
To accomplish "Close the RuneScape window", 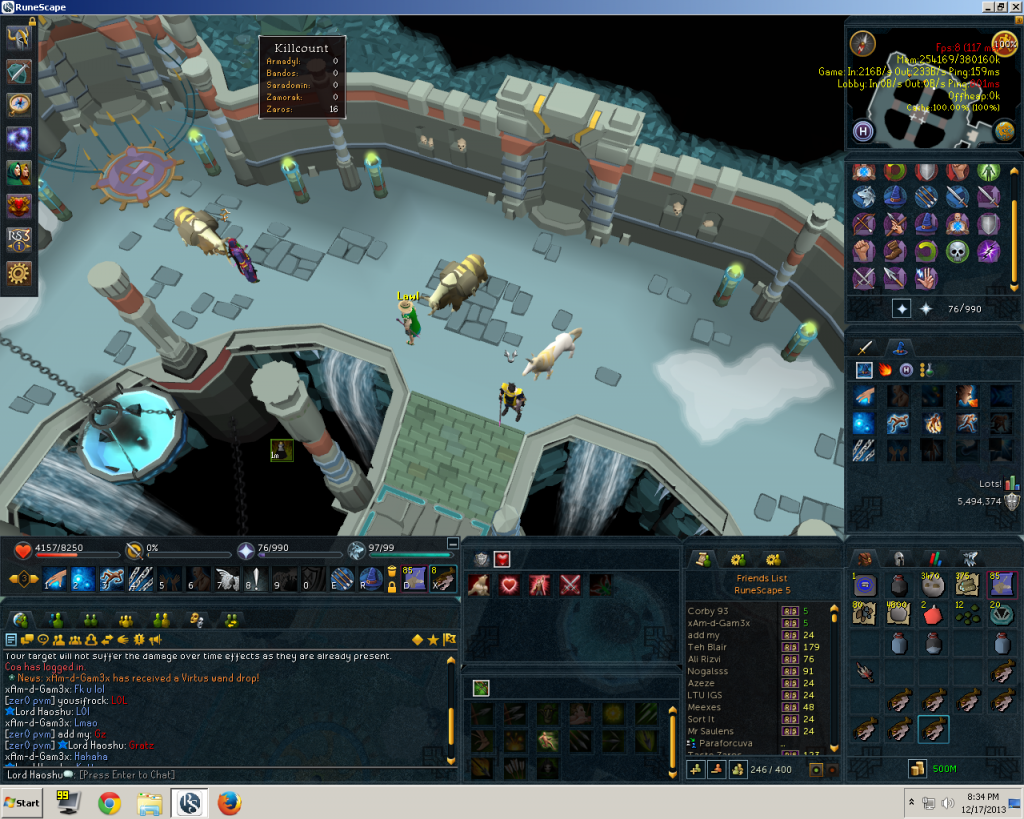I will pyautogui.click(x=1013, y=7).
